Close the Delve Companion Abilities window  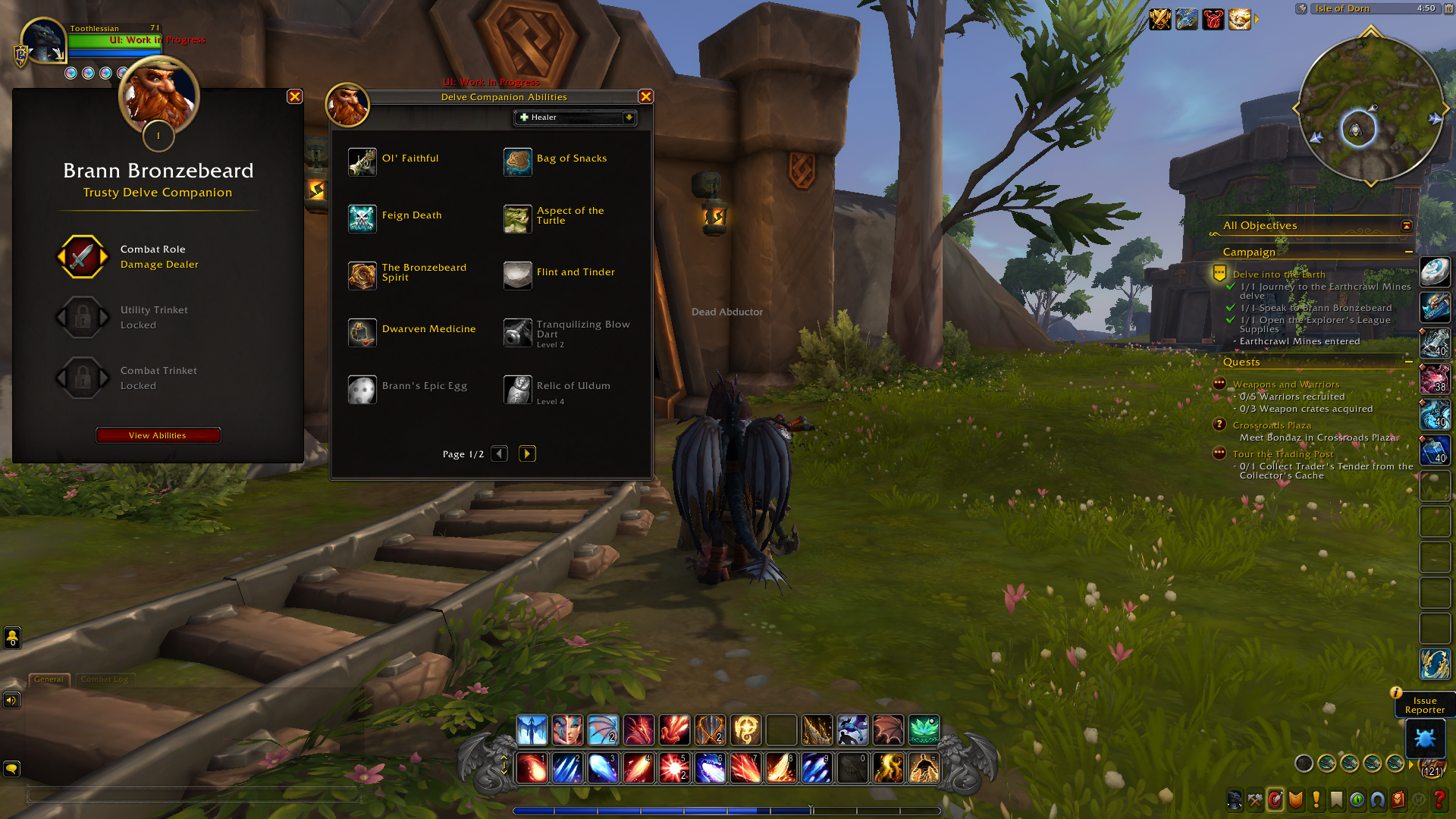click(x=646, y=96)
